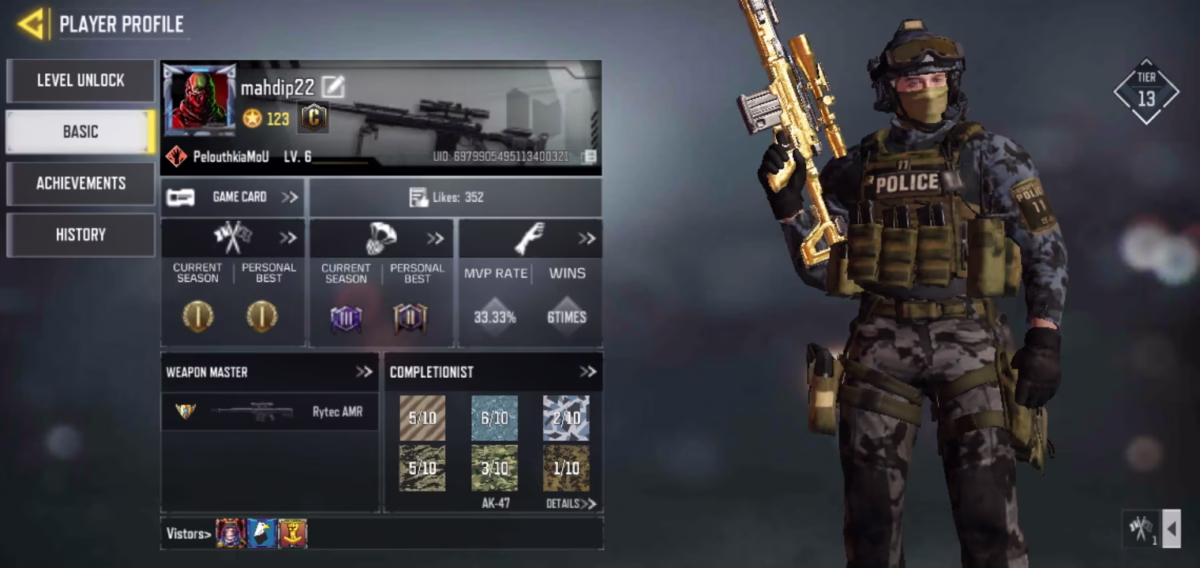Image resolution: width=1200 pixels, height=568 pixels.
Task: Open the Achievements tab
Action: point(81,183)
